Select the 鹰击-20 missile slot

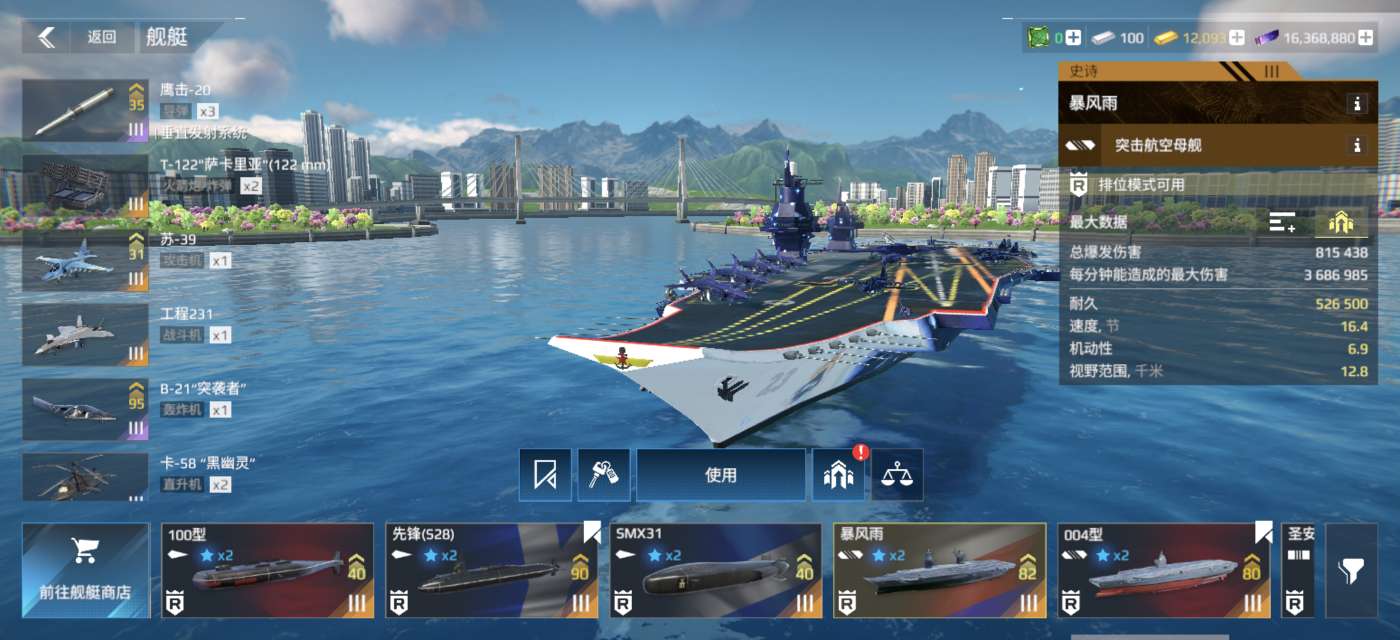pos(86,111)
